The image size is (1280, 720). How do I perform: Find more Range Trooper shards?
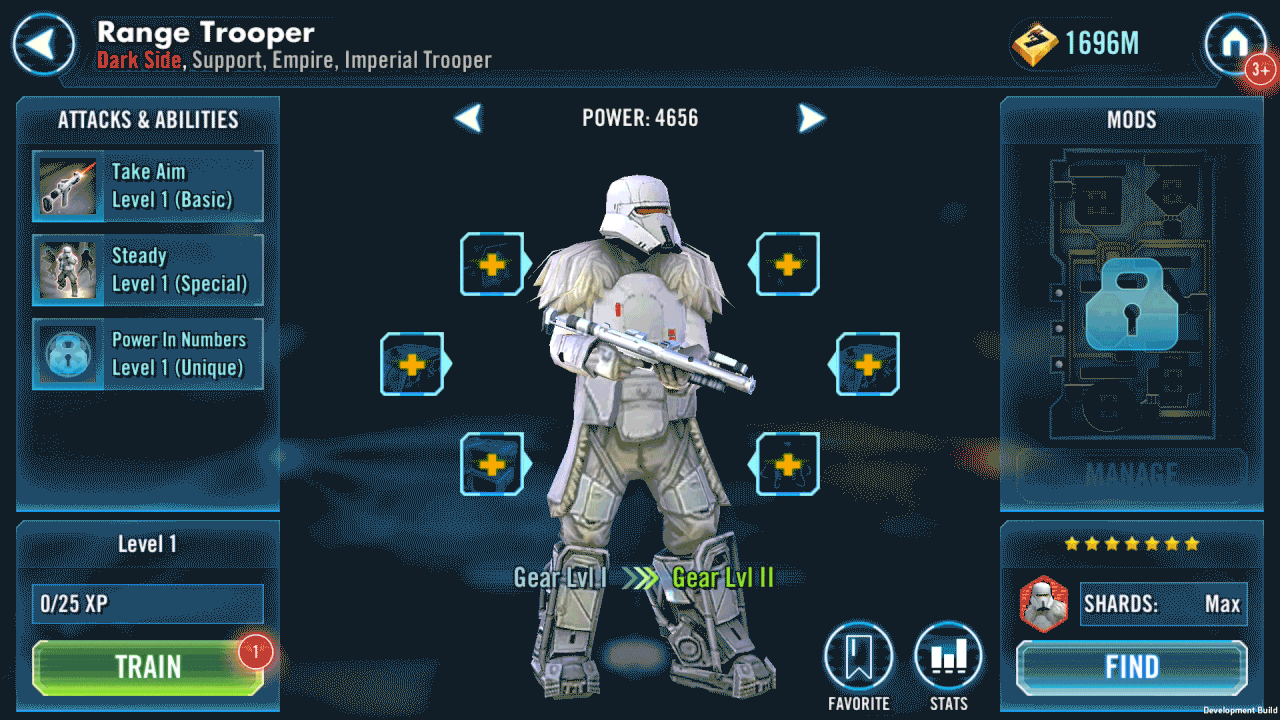(x=1132, y=667)
